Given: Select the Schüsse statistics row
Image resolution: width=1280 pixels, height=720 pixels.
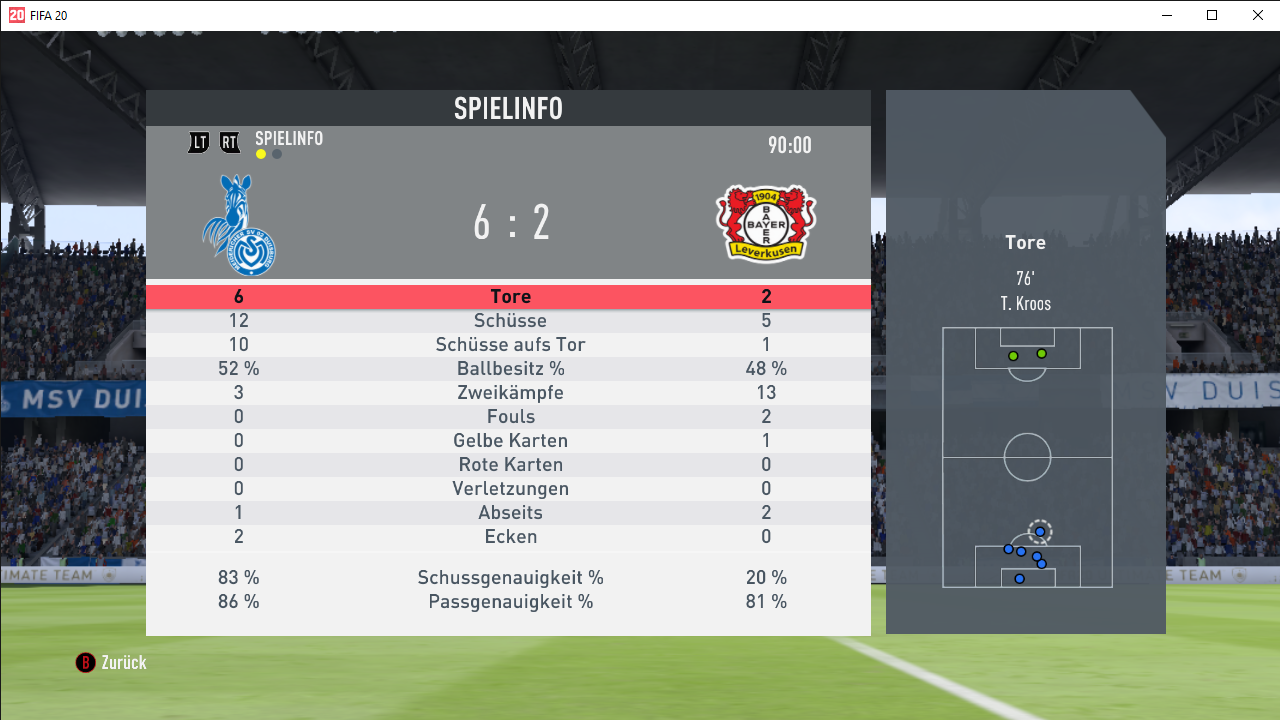Looking at the screenshot, I should pos(510,321).
